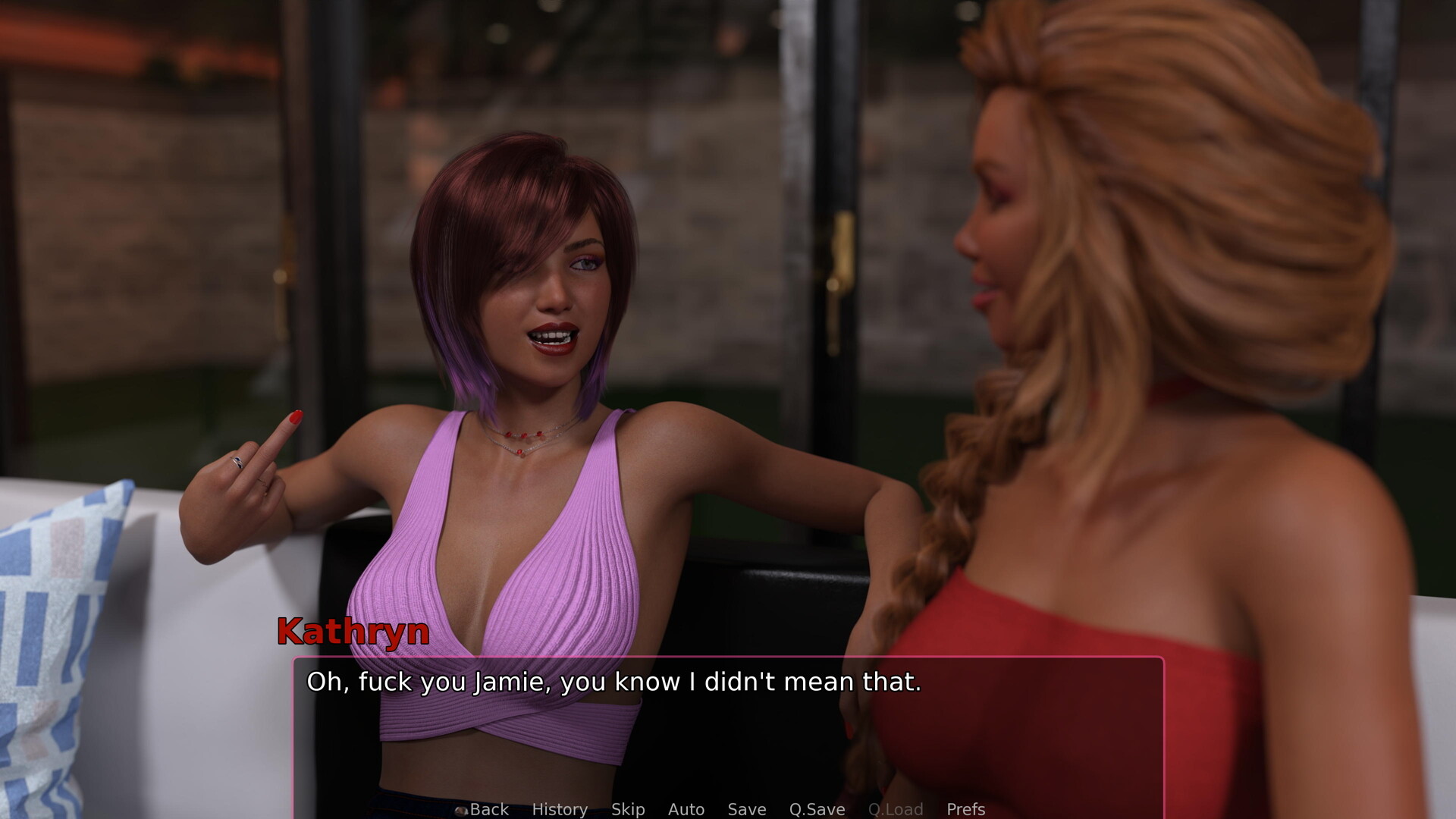Click Save in the bottom quick menu
This screenshot has width=1456, height=819.
click(x=746, y=809)
